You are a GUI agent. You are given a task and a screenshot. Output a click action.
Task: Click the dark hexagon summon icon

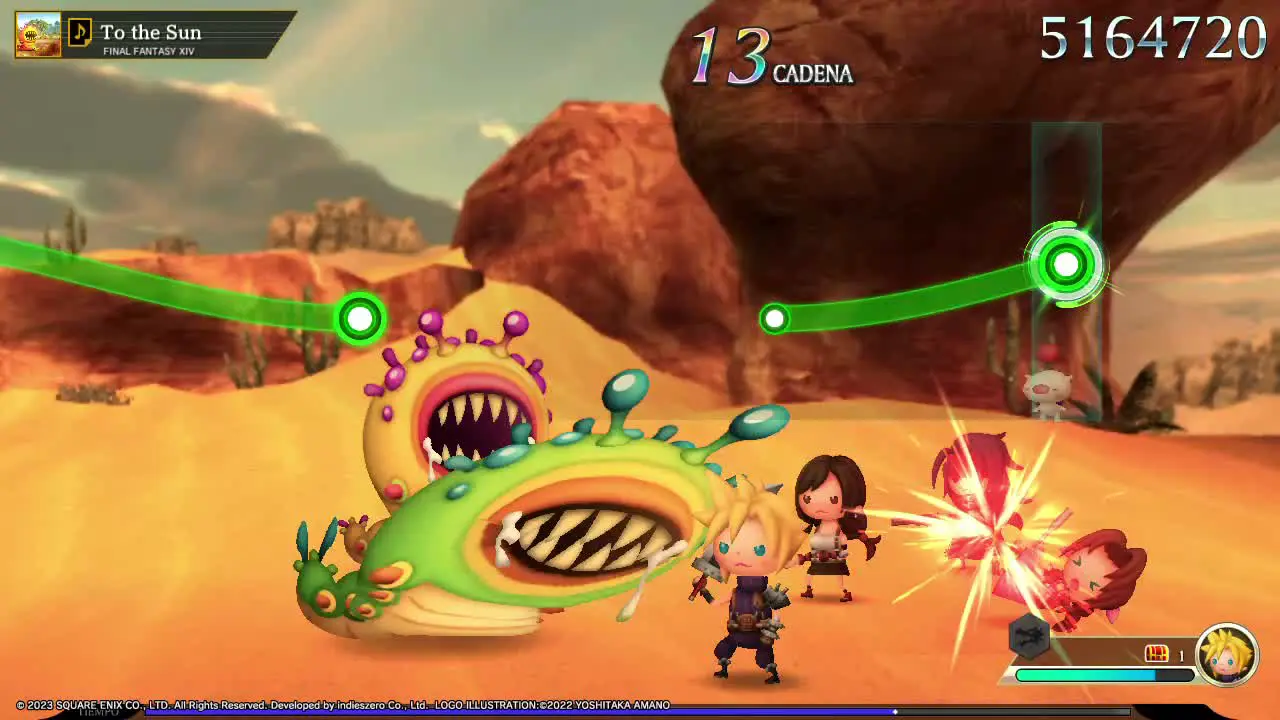[x=1028, y=636]
